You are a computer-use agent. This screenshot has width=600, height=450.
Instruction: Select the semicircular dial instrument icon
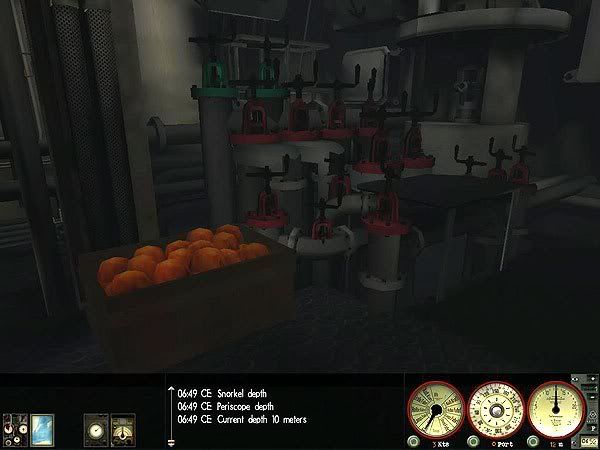[x=122, y=430]
